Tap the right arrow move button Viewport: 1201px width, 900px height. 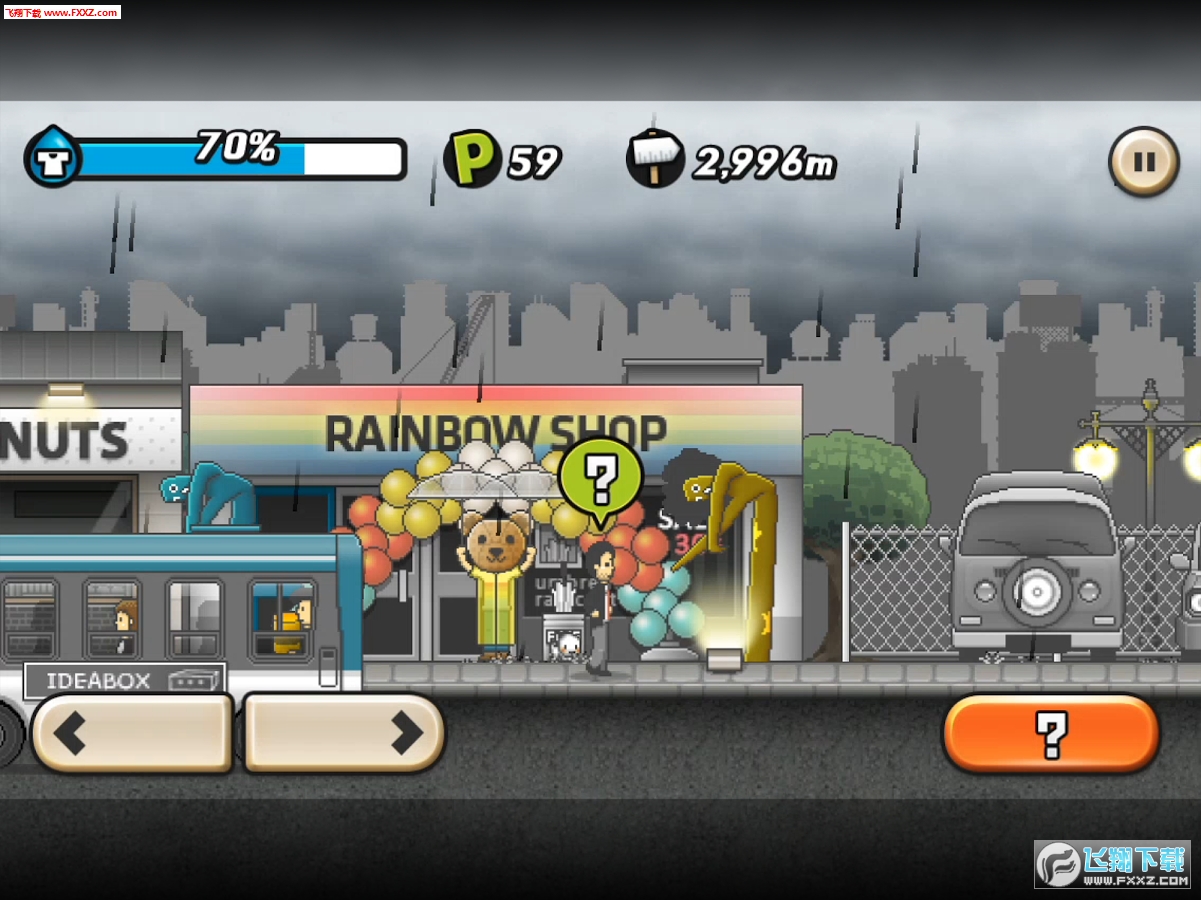tap(343, 733)
